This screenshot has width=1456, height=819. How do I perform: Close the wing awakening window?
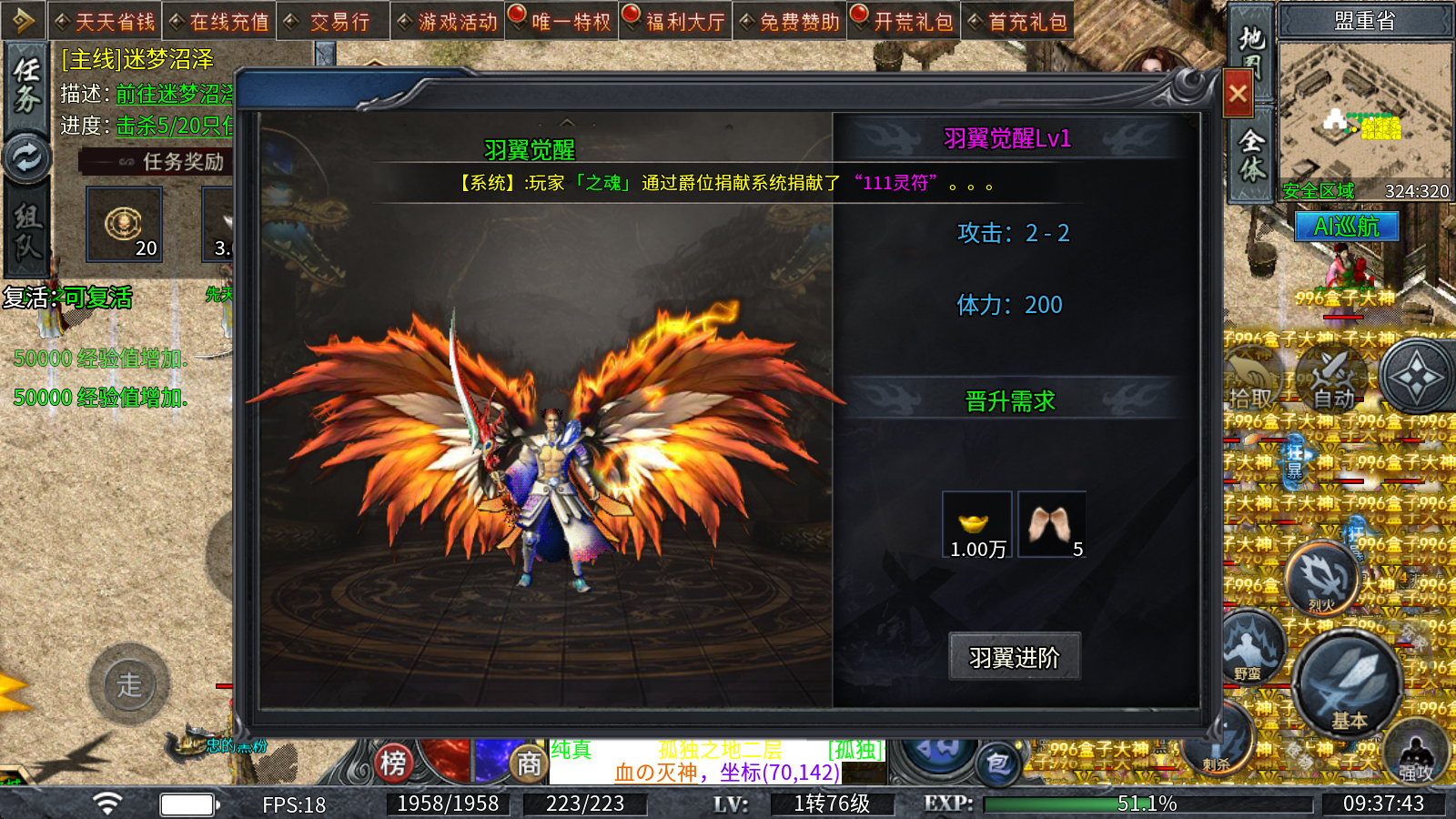point(1238,93)
